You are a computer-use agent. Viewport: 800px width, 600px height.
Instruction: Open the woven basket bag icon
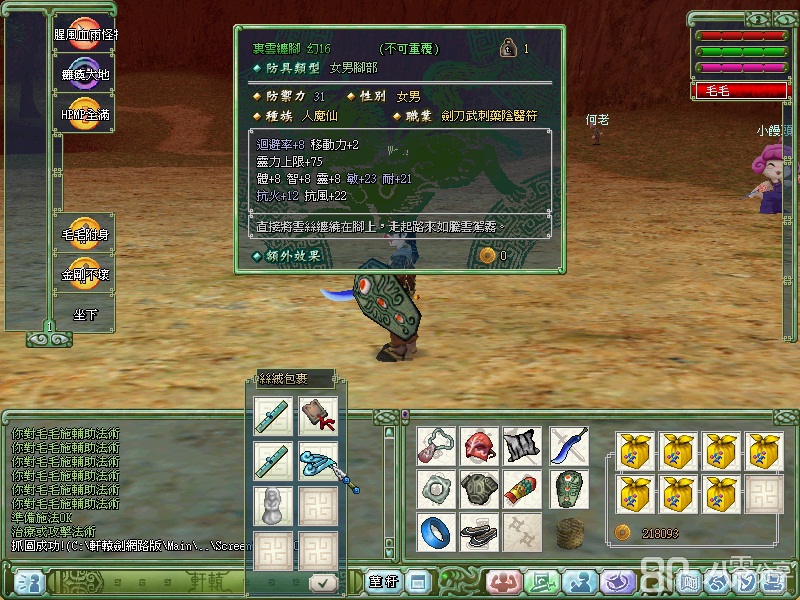click(x=568, y=532)
